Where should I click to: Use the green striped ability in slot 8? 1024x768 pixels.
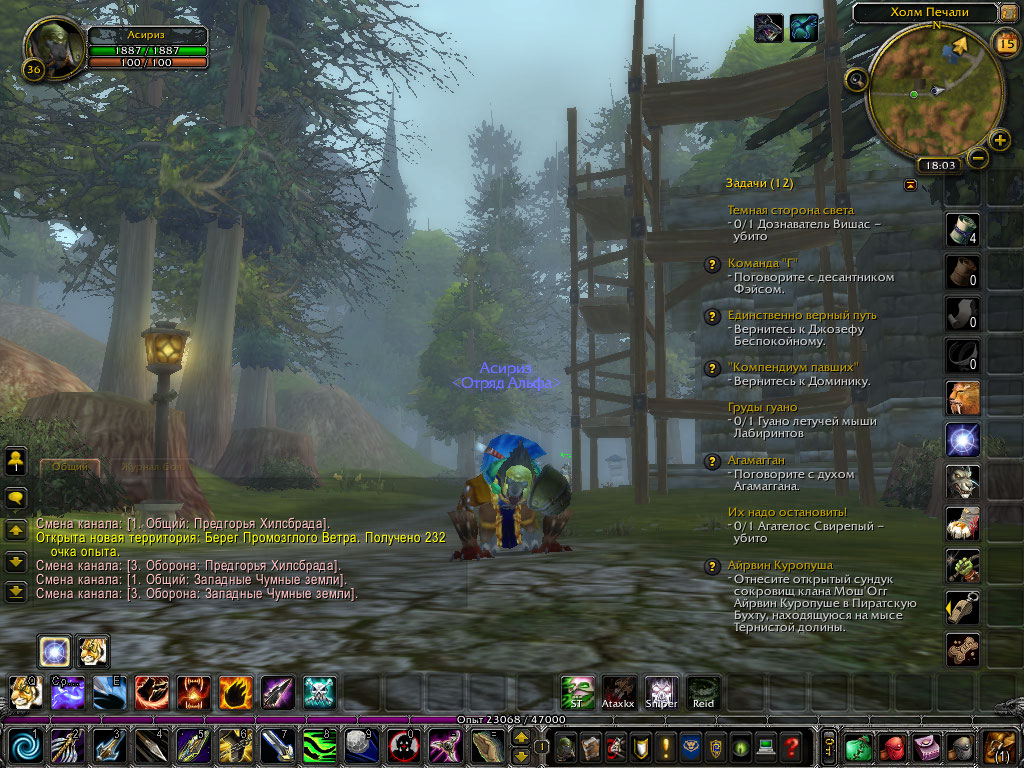[x=319, y=746]
